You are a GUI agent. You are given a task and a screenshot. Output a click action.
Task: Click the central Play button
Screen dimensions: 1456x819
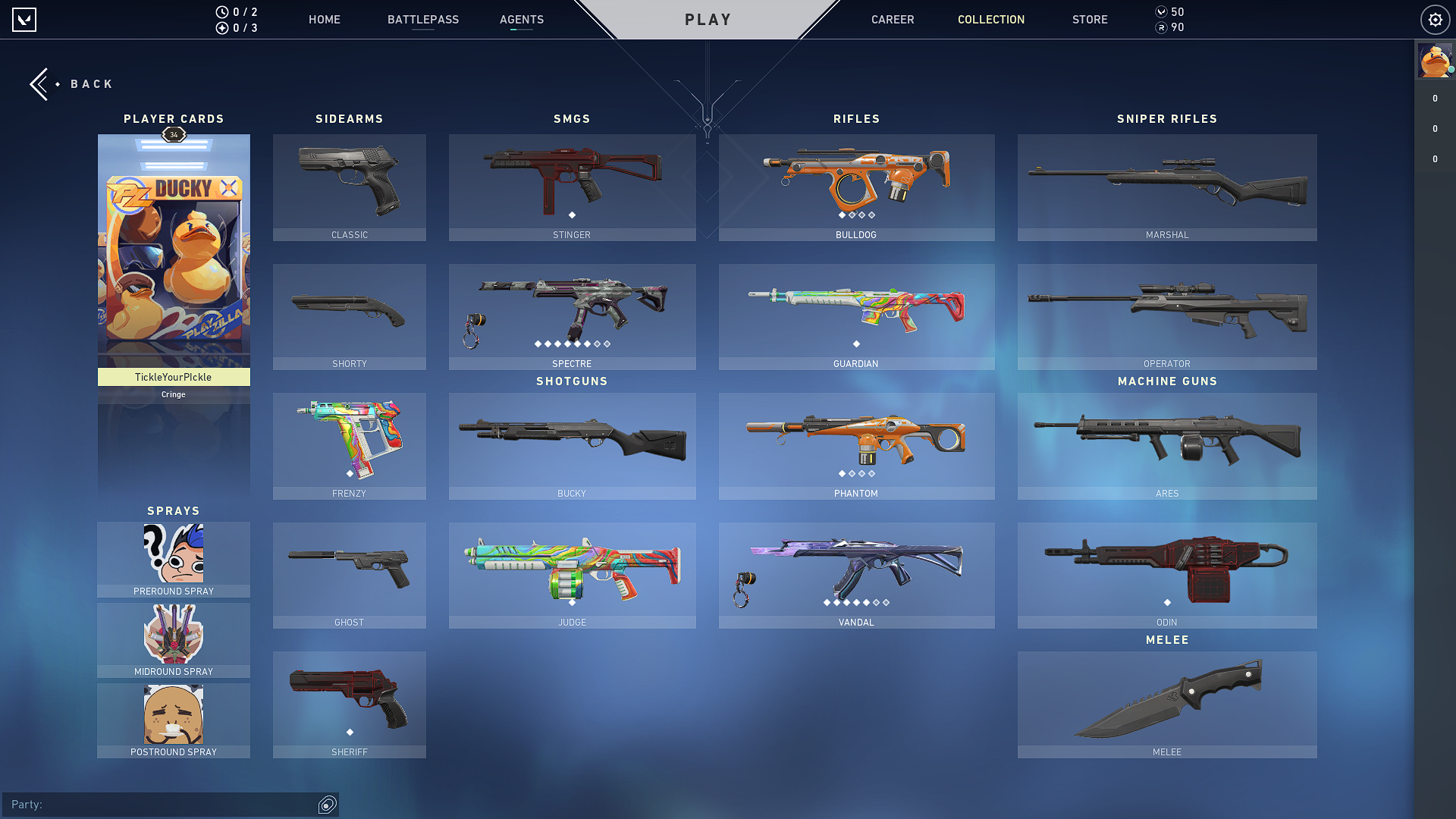coord(708,20)
